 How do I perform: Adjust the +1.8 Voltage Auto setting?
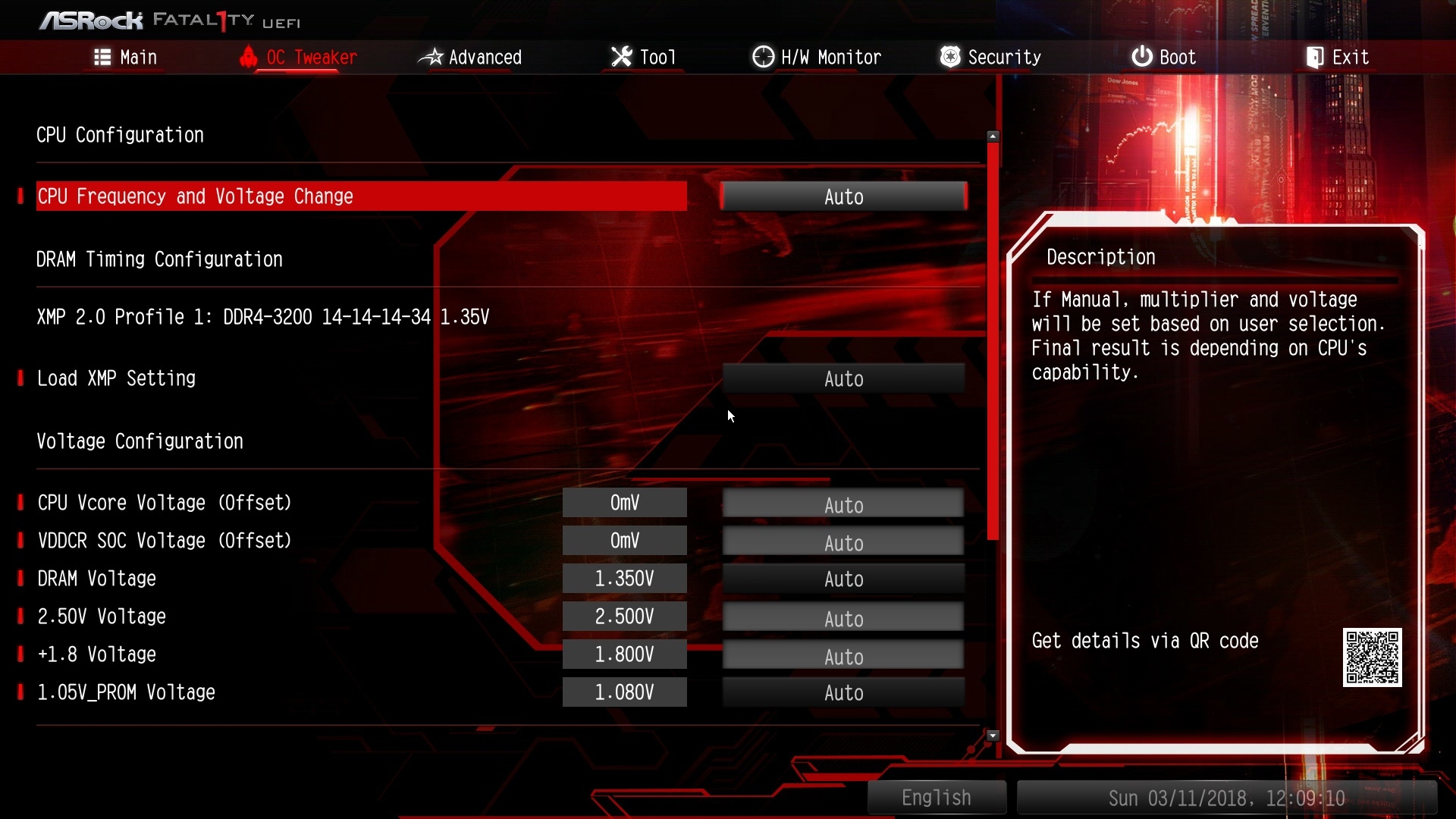pyautogui.click(x=843, y=657)
